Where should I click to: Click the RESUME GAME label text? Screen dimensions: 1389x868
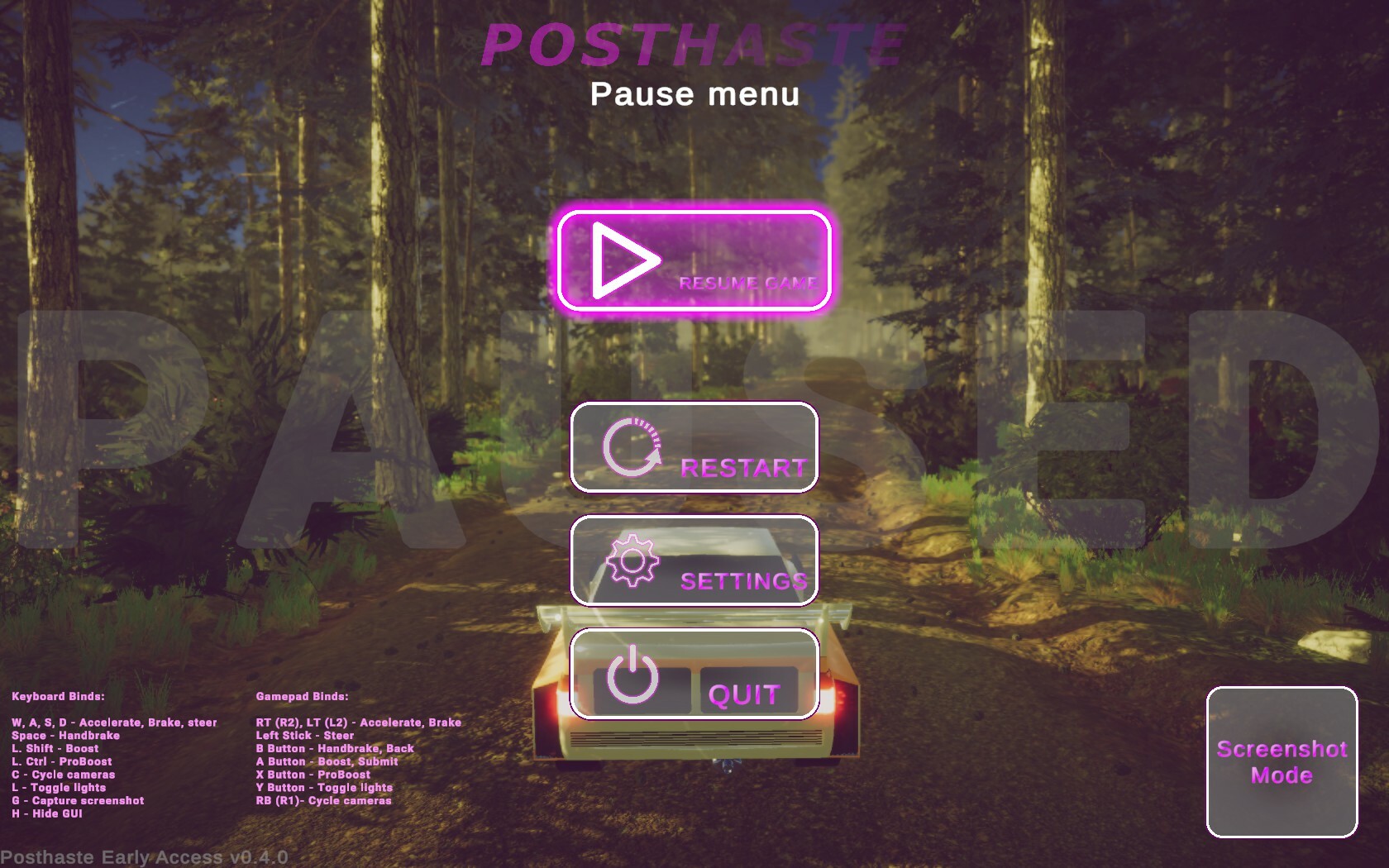point(748,284)
